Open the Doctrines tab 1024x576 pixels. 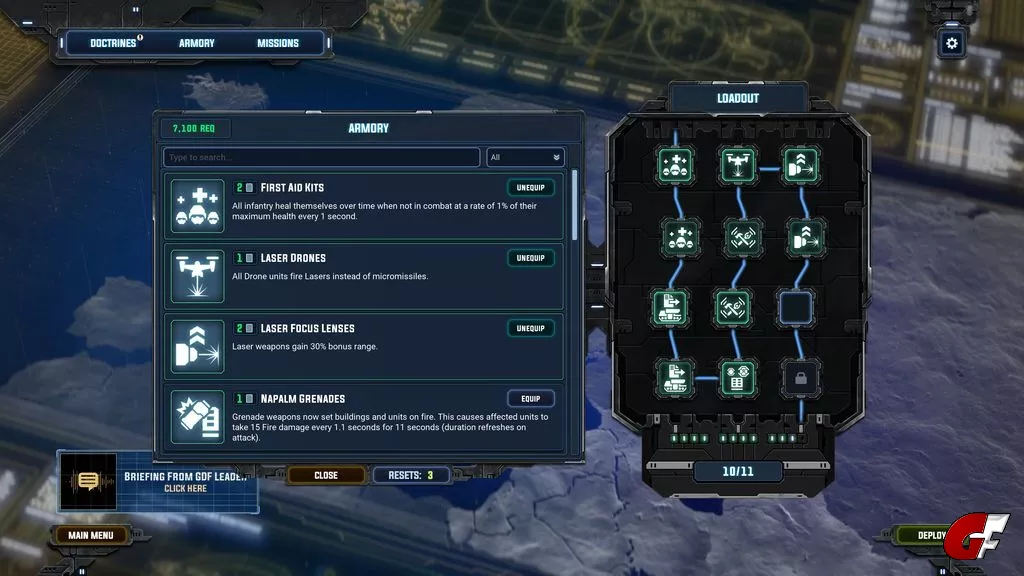click(x=113, y=43)
